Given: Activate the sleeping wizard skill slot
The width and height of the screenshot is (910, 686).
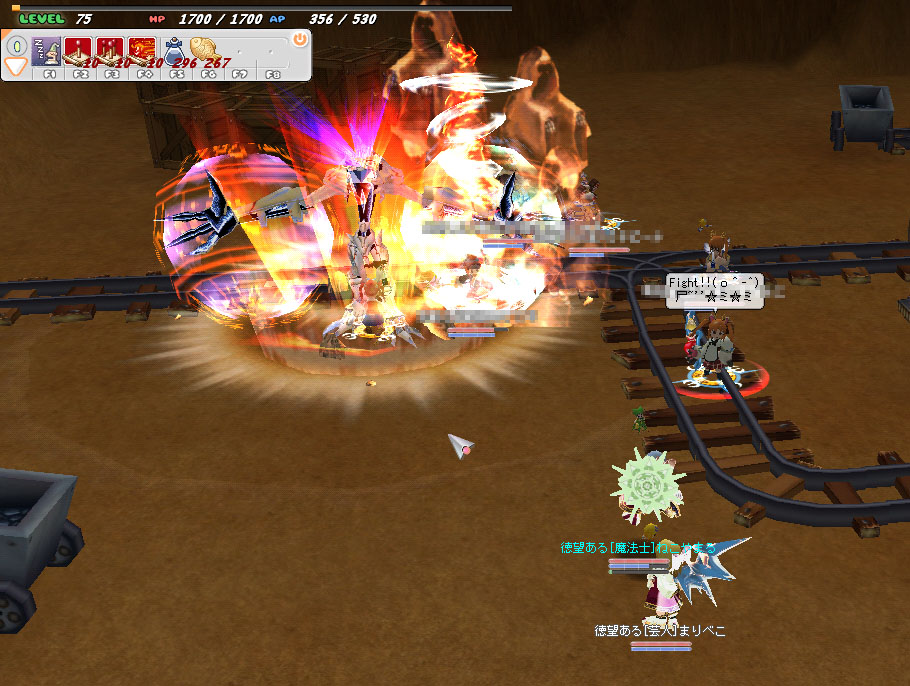Looking at the screenshot, I should [x=47, y=49].
